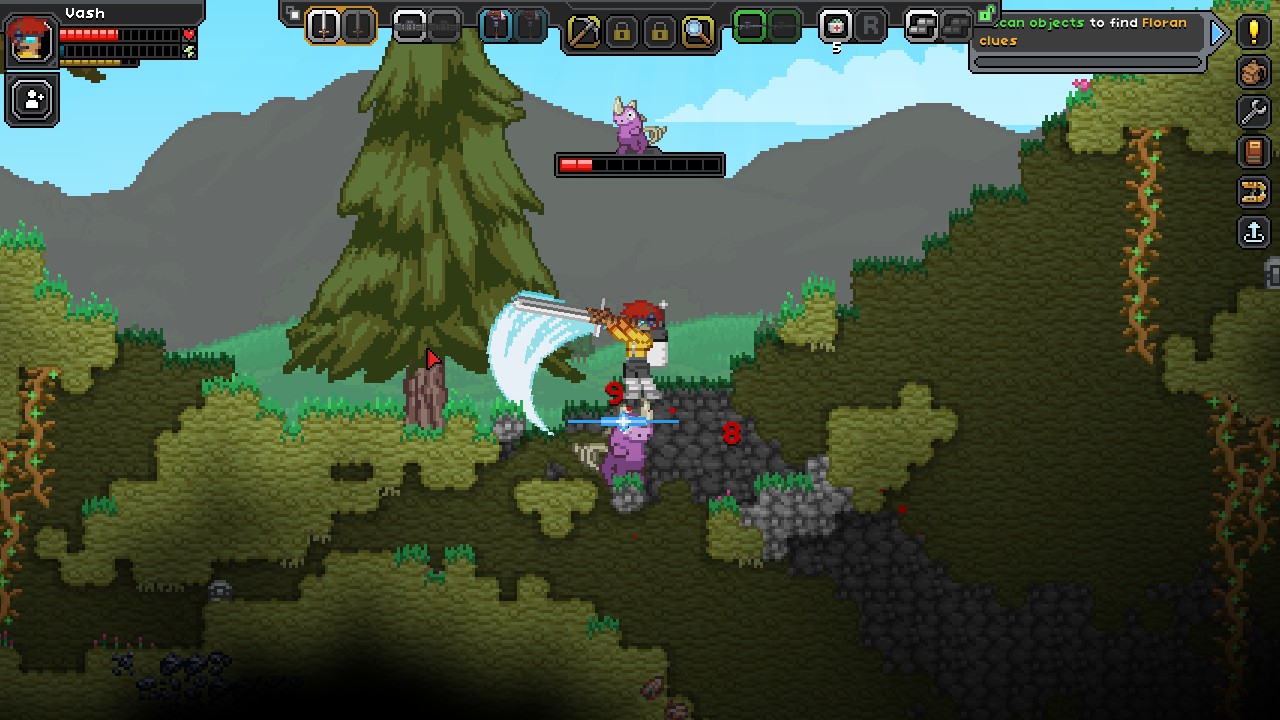Open the collections icon below the codex book

pos(1254,192)
